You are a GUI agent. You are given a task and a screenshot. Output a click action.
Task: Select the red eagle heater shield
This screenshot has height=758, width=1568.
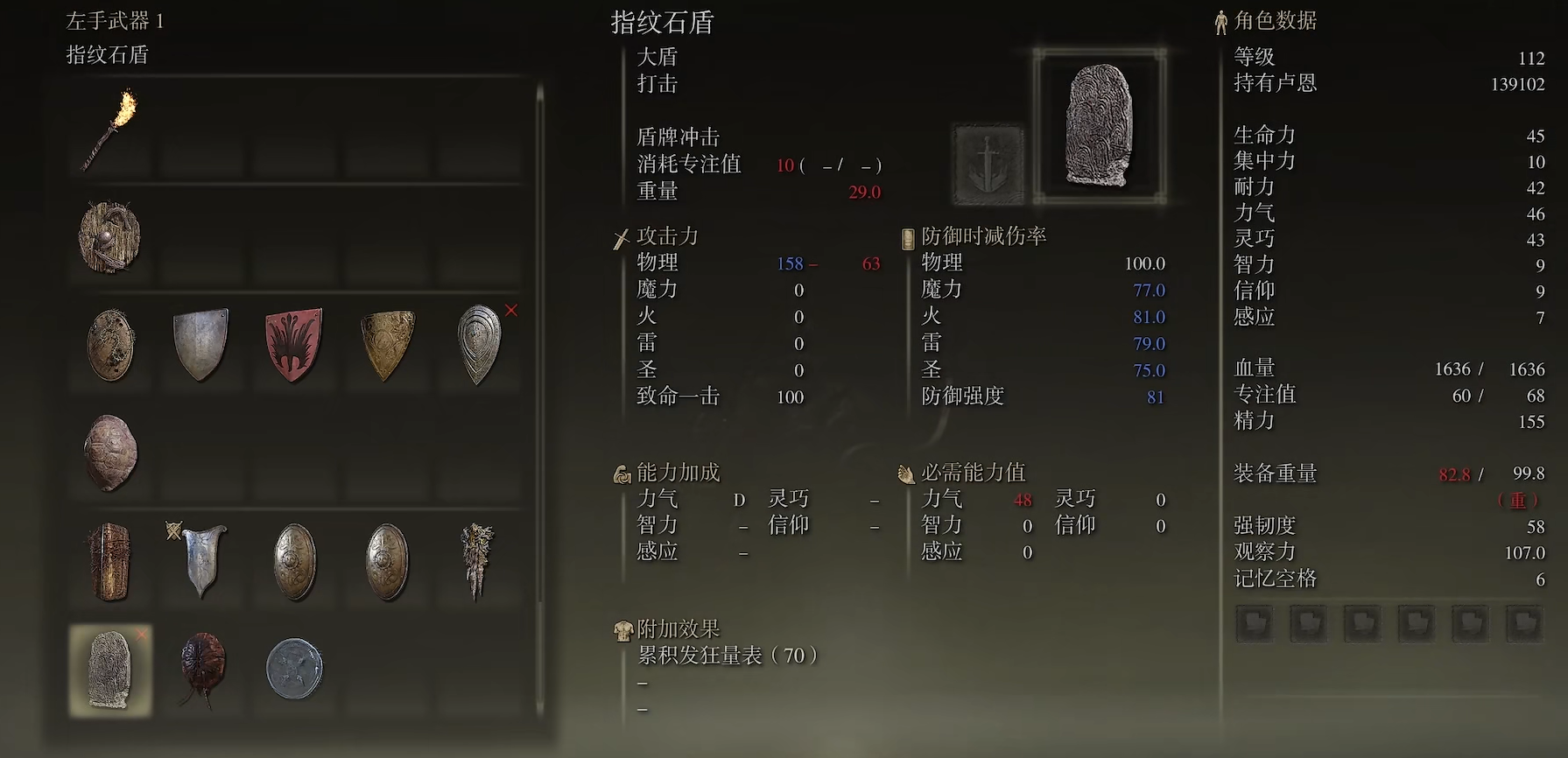(x=292, y=346)
